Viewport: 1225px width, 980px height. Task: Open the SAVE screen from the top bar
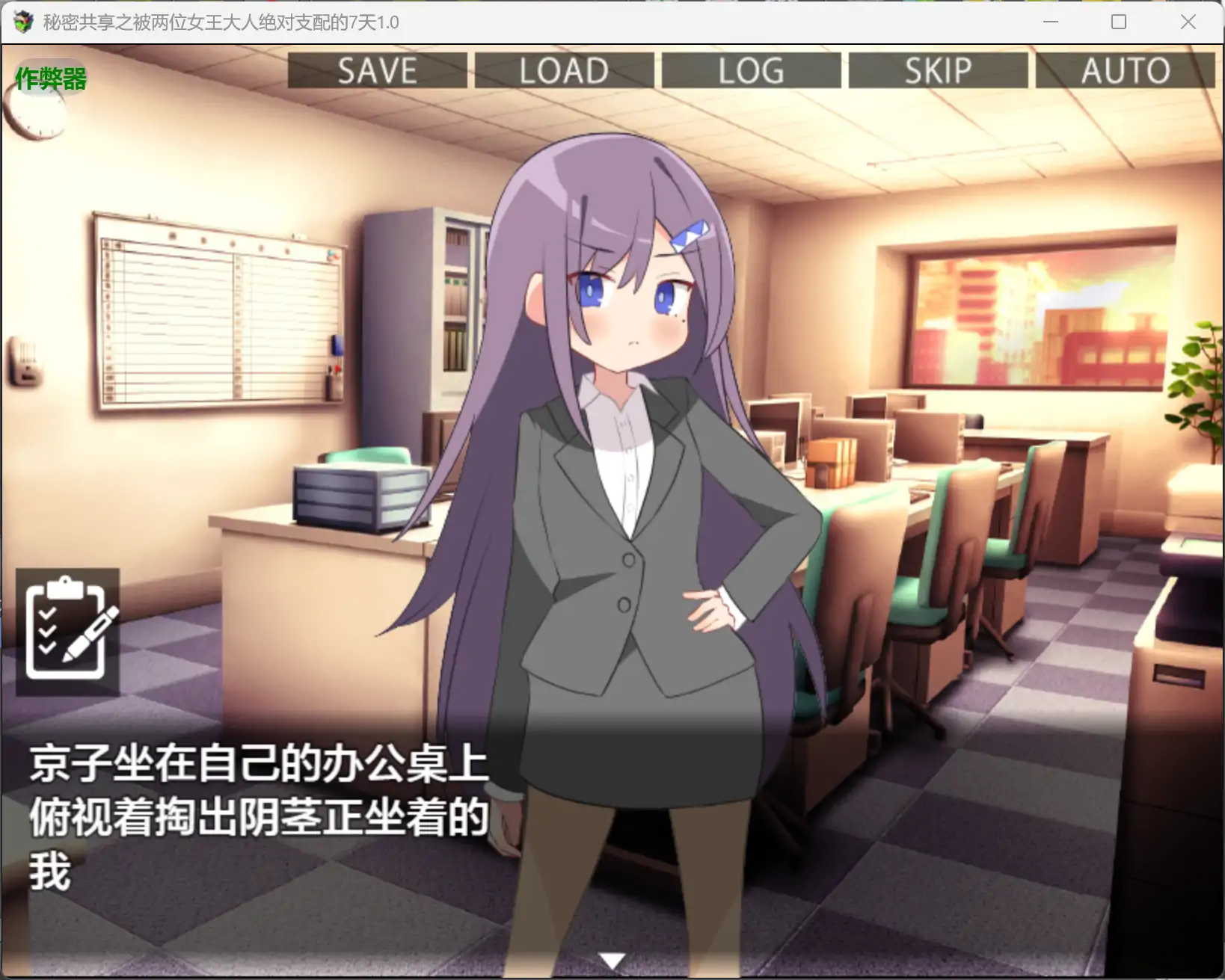coord(378,71)
